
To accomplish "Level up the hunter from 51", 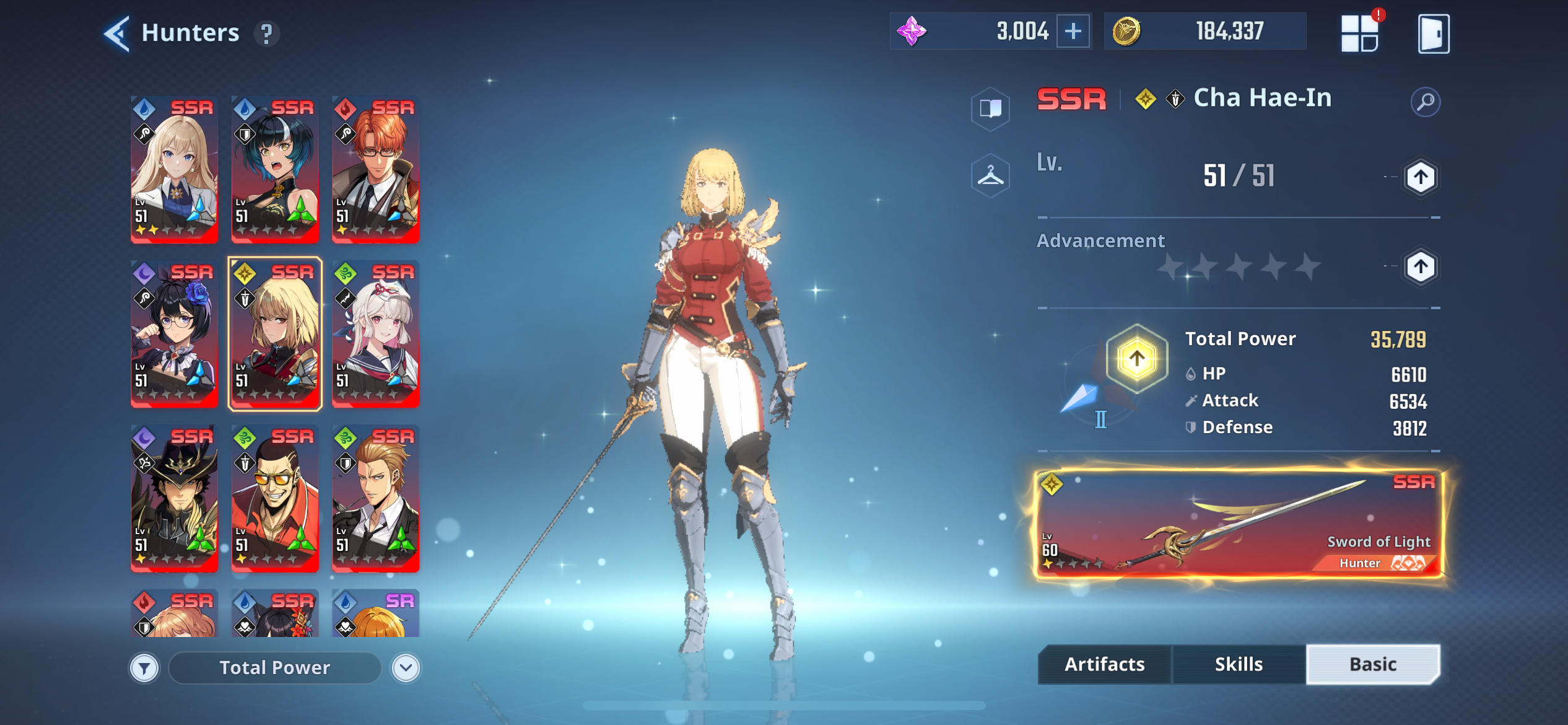I will click(1420, 178).
